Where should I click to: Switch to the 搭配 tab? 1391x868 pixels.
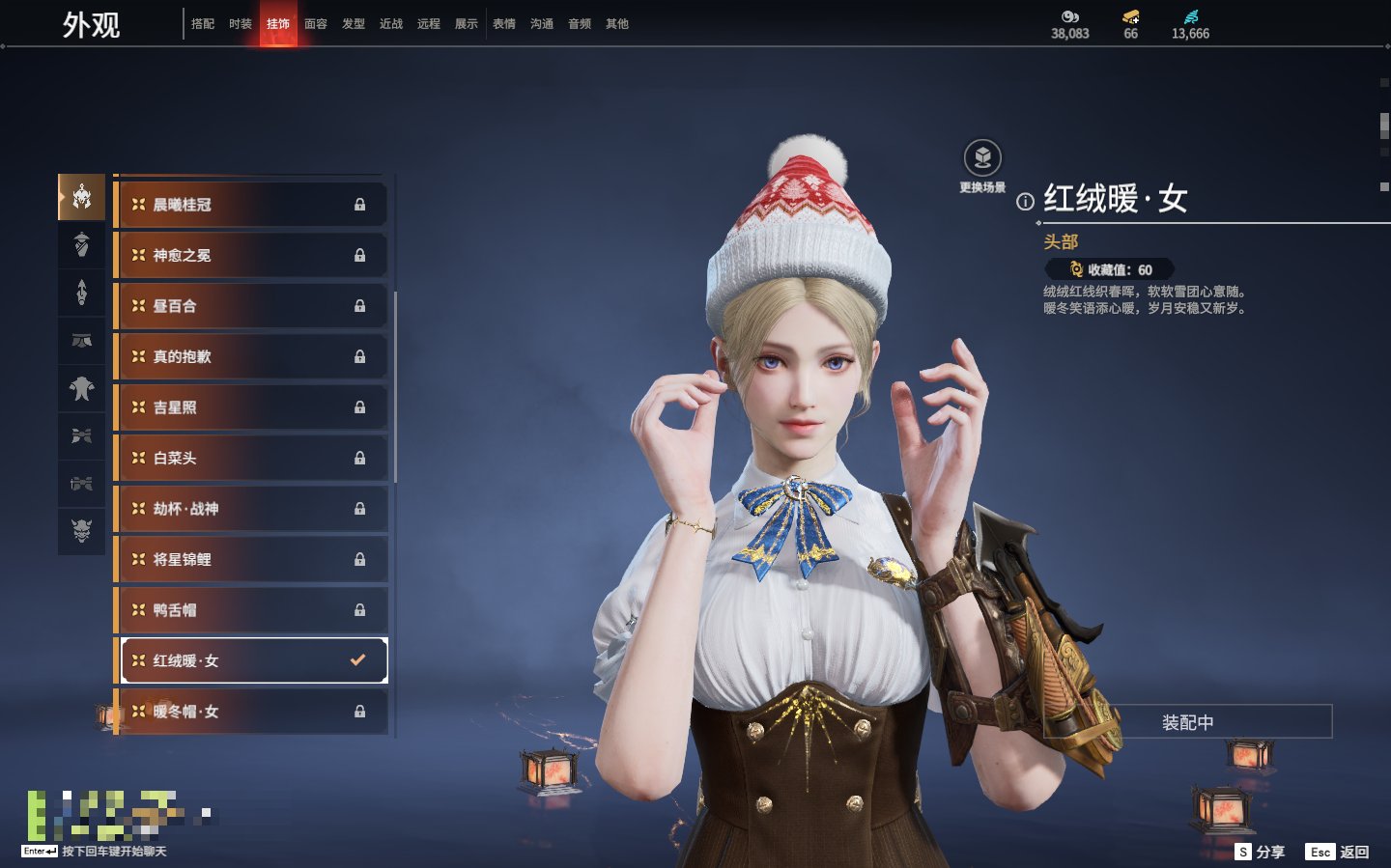pos(203,24)
